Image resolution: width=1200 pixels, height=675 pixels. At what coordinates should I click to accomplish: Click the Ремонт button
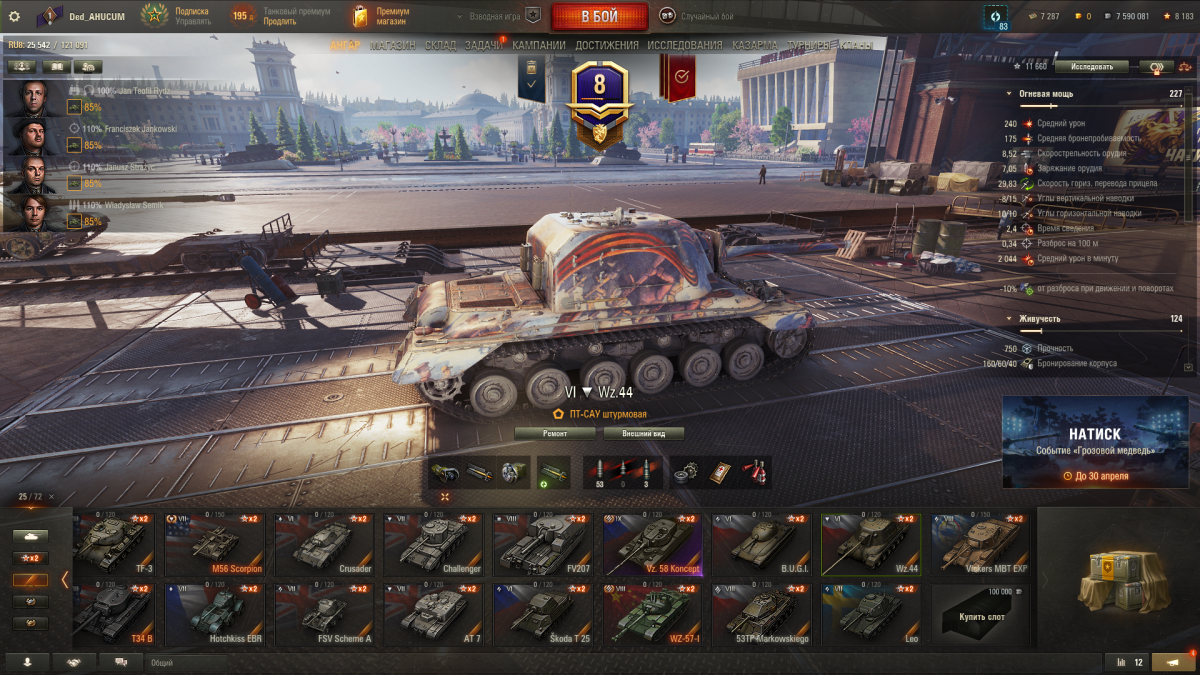click(555, 434)
